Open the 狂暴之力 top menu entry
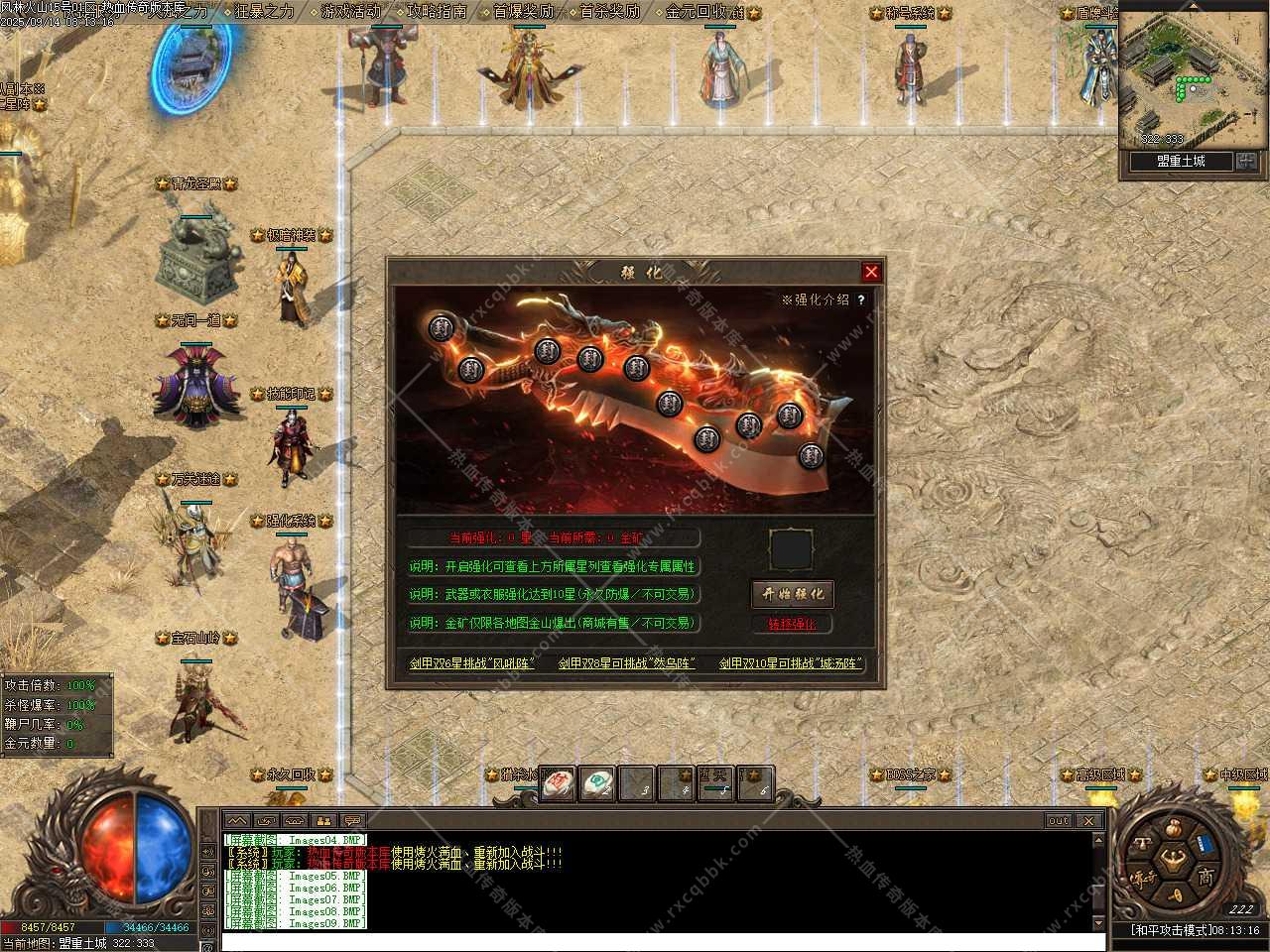The width and height of the screenshot is (1270, 952). tap(264, 12)
